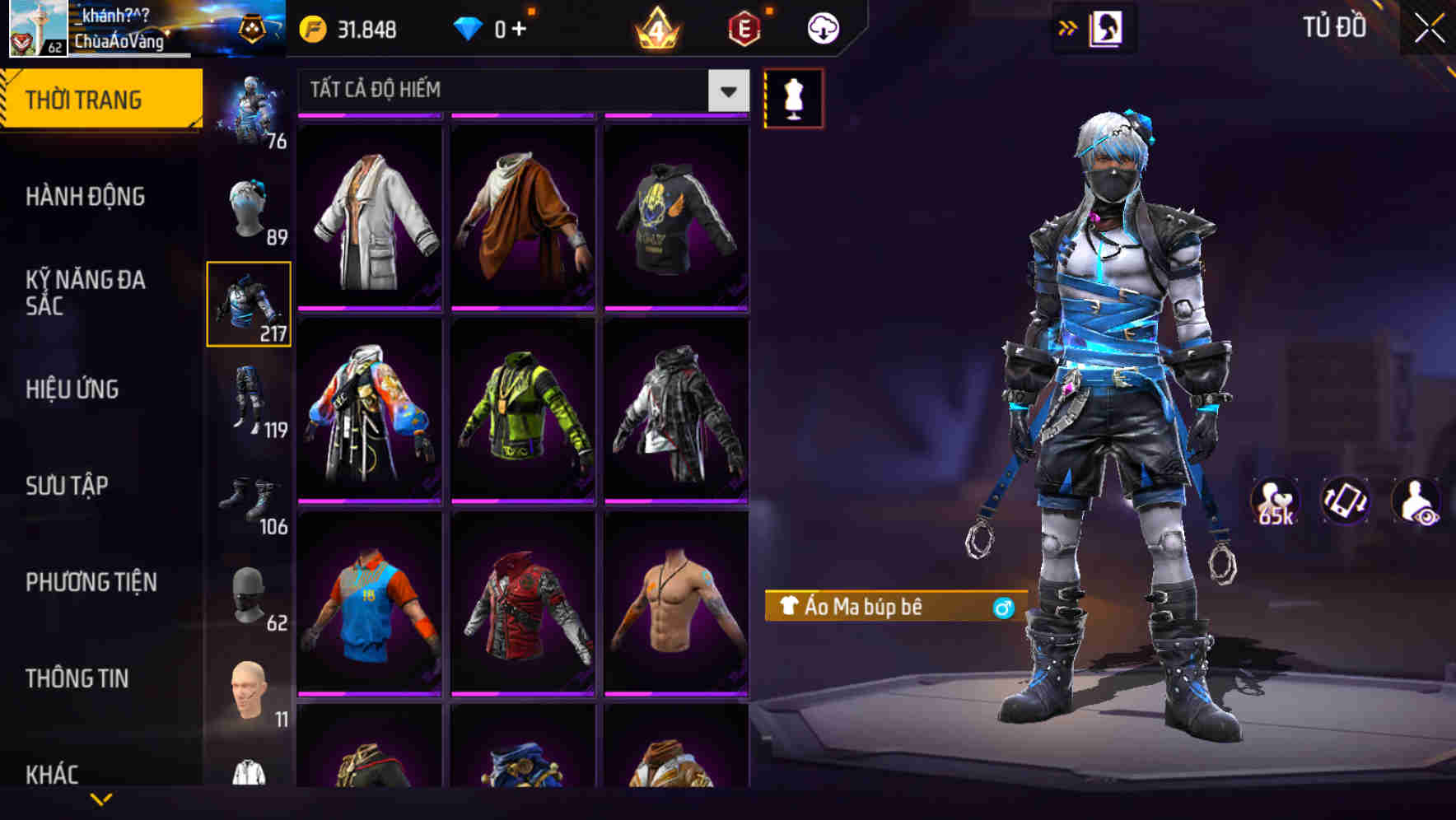This screenshot has width=1456, height=820.
Task: Open the cloud download icon
Action: tap(823, 27)
